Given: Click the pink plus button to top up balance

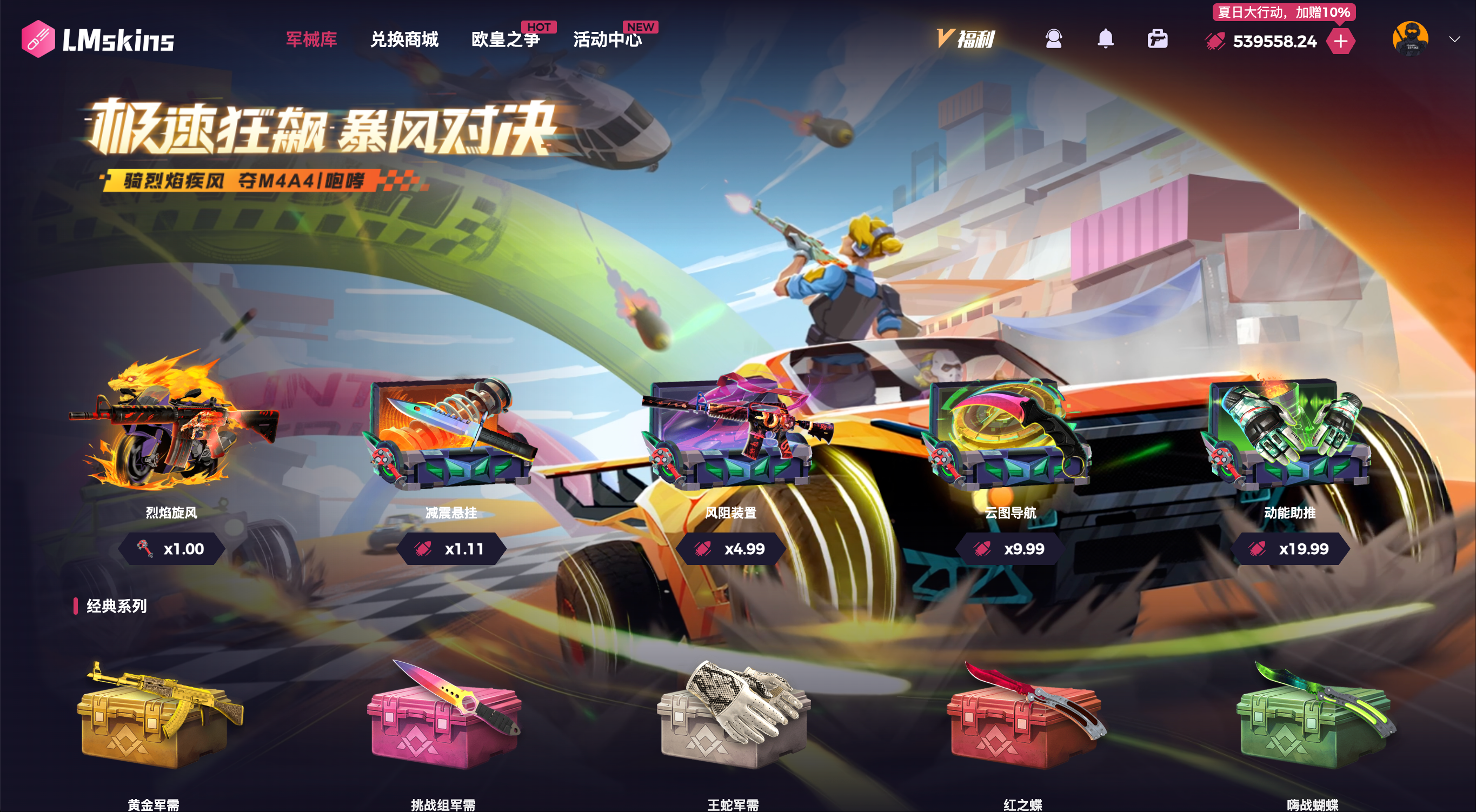Looking at the screenshot, I should pyautogui.click(x=1341, y=41).
